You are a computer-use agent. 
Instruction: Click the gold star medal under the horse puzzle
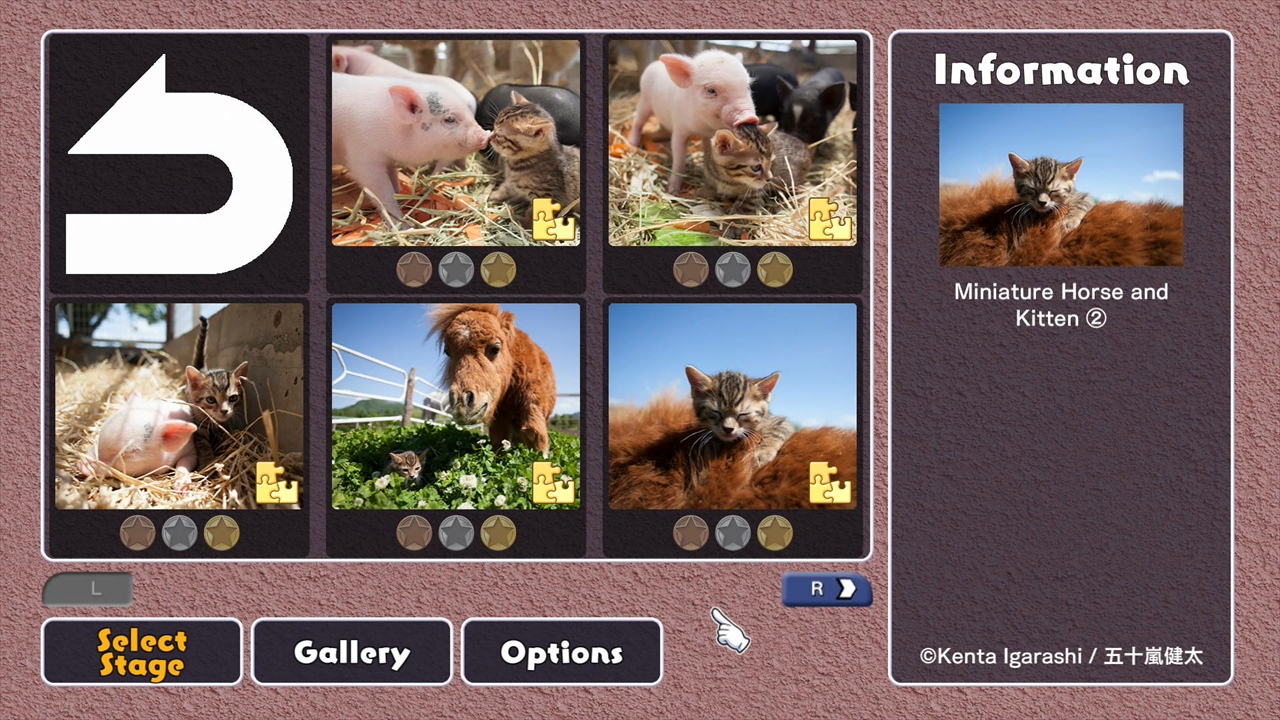[x=499, y=532]
